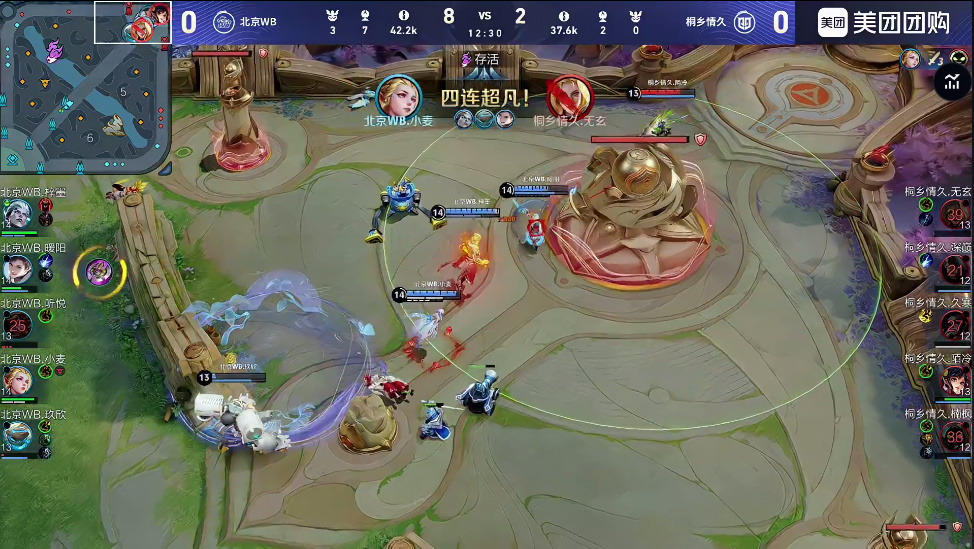Select 北京WB.暖阳's player portrait
The height and width of the screenshot is (549, 974).
17,268
